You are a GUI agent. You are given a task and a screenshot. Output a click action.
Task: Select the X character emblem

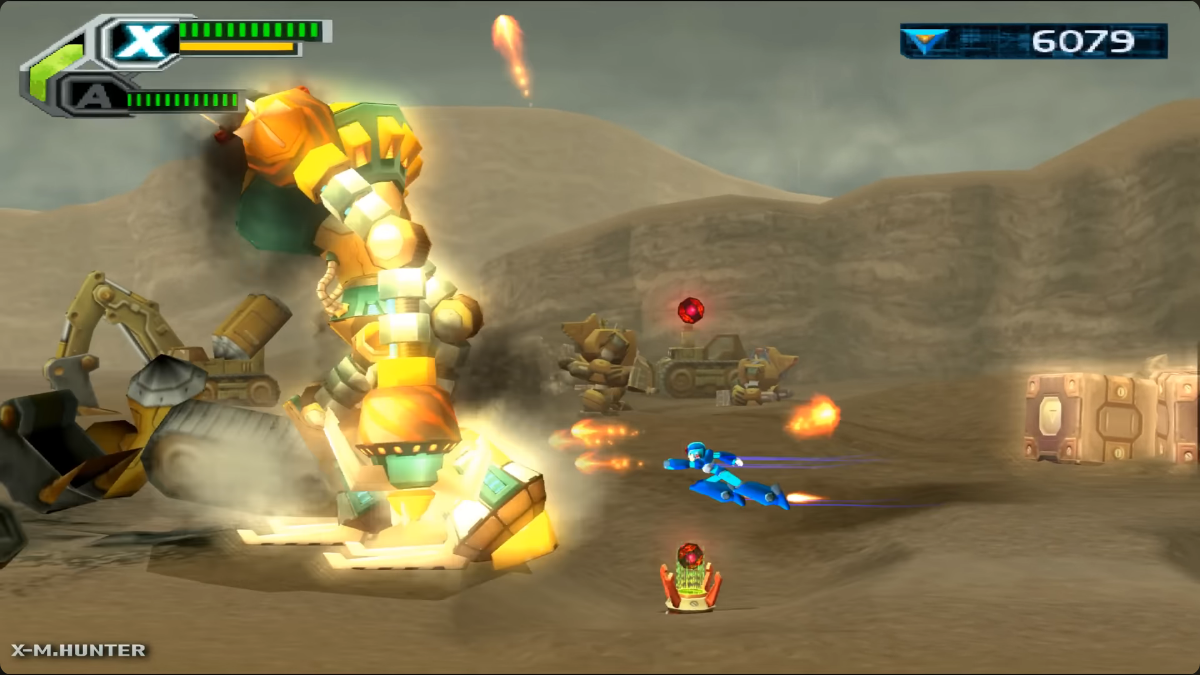point(141,41)
